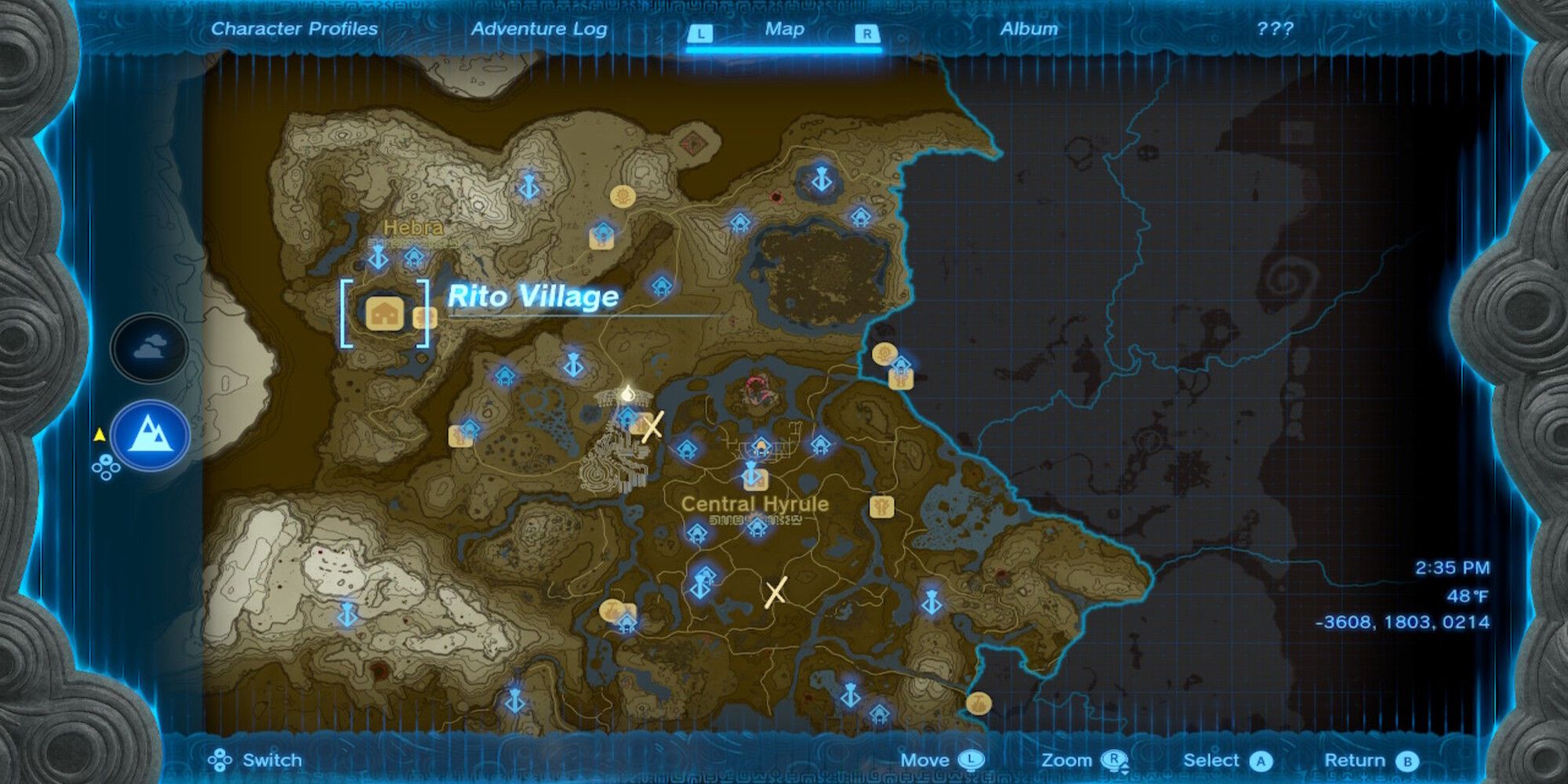Select the surface layer mountain icon

(x=149, y=435)
